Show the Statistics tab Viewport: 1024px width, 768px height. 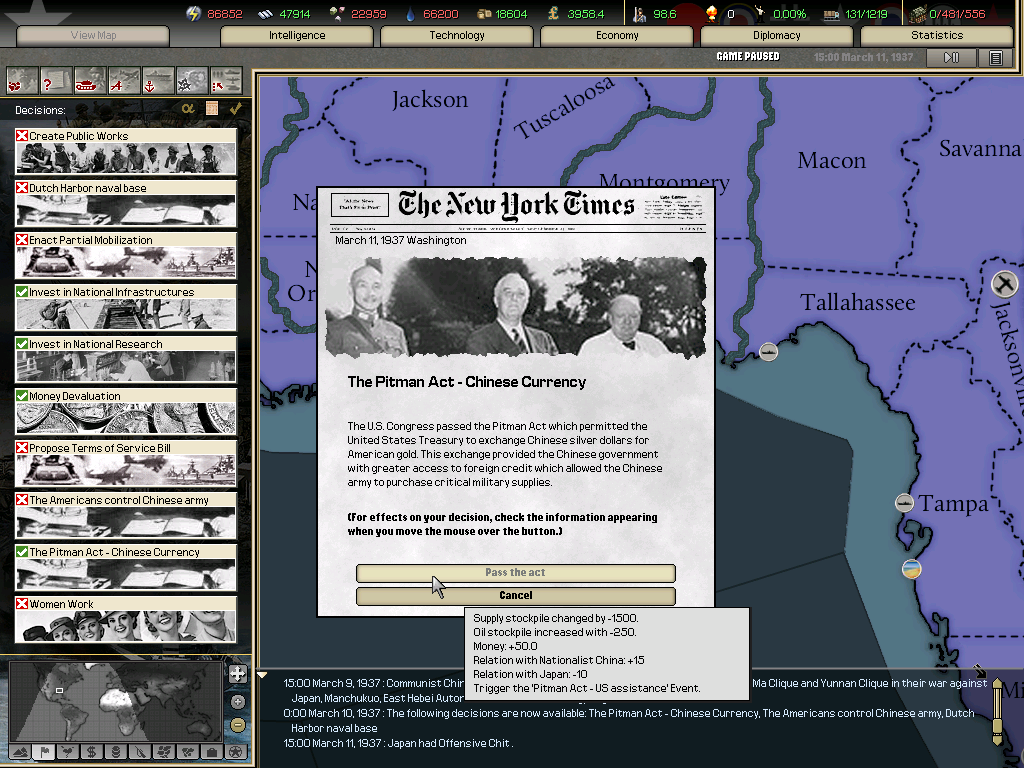tap(937, 36)
